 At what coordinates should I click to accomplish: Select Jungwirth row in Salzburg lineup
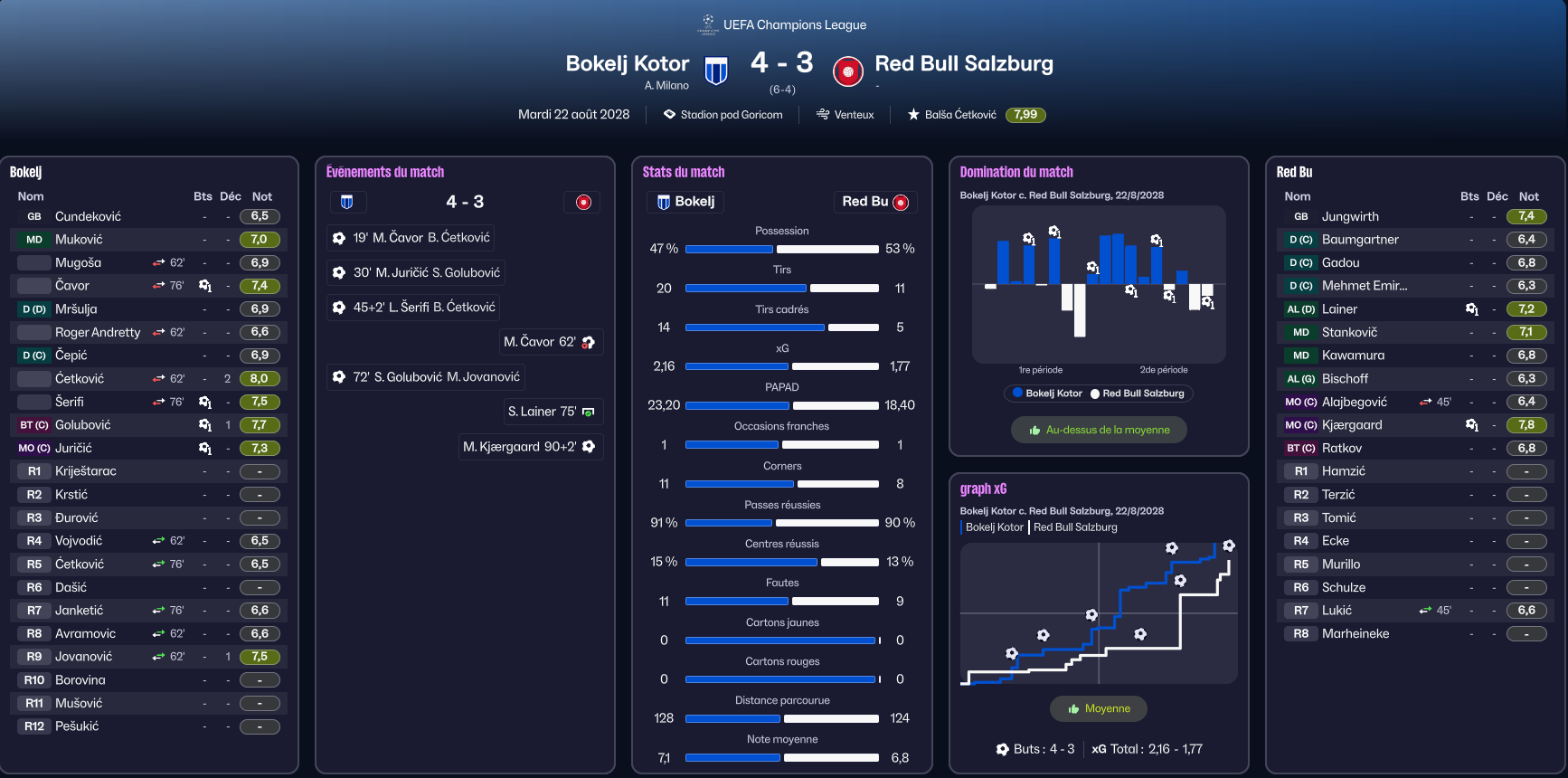click(x=1350, y=216)
